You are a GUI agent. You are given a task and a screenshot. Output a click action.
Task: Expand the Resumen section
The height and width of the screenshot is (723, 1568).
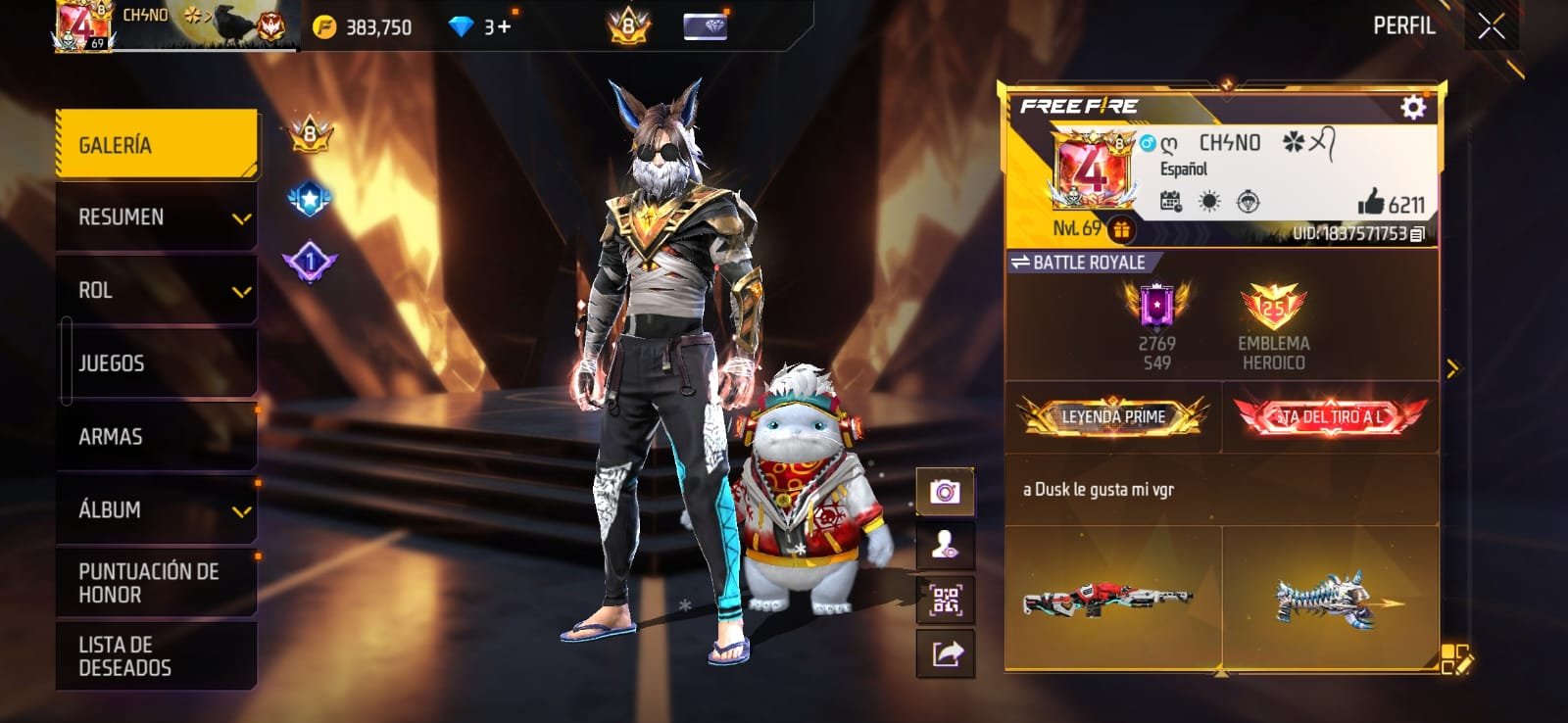click(157, 217)
